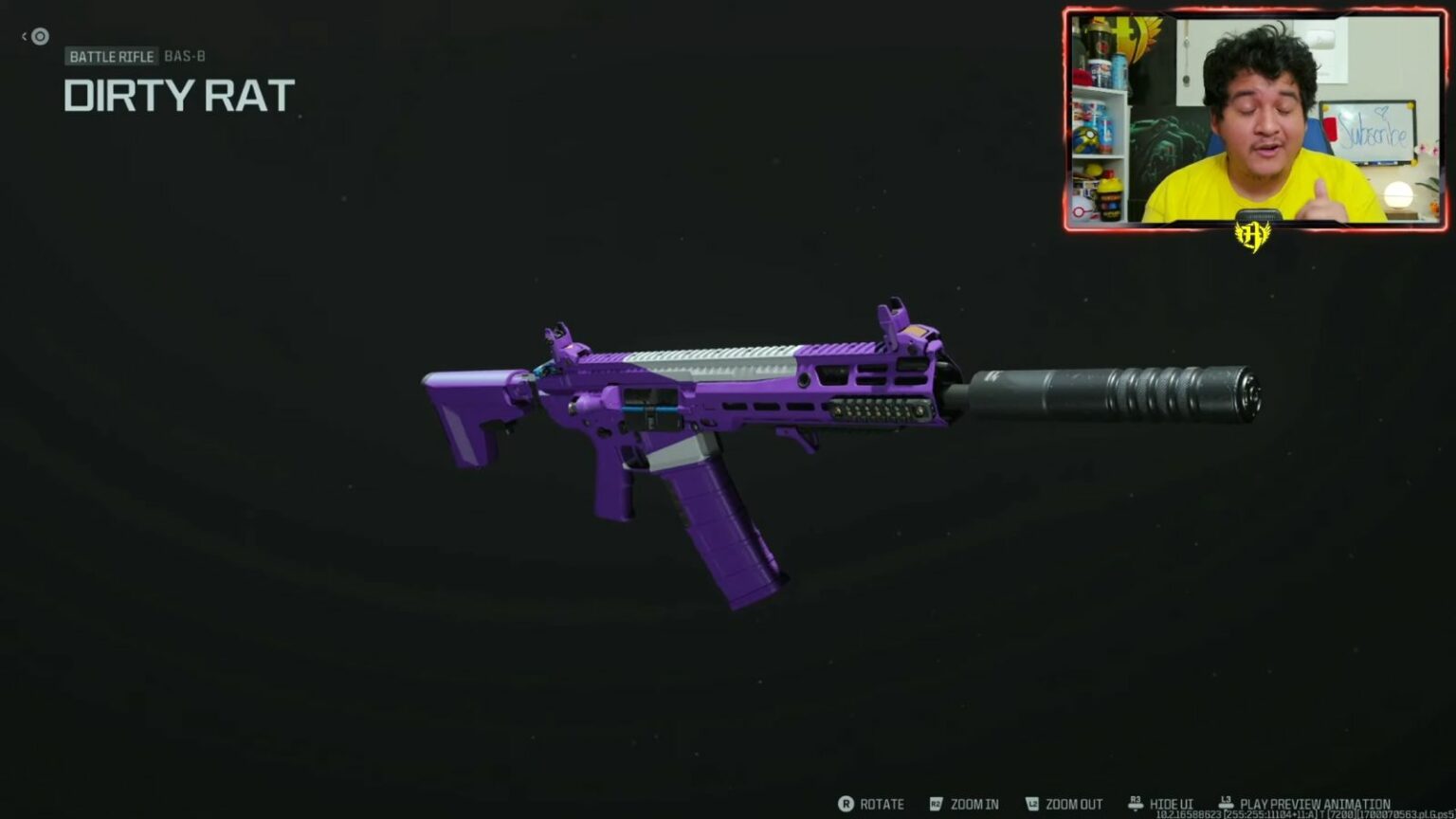The image size is (1456, 819).
Task: Expand the BATTLE RIFLE category label
Action: 111,57
